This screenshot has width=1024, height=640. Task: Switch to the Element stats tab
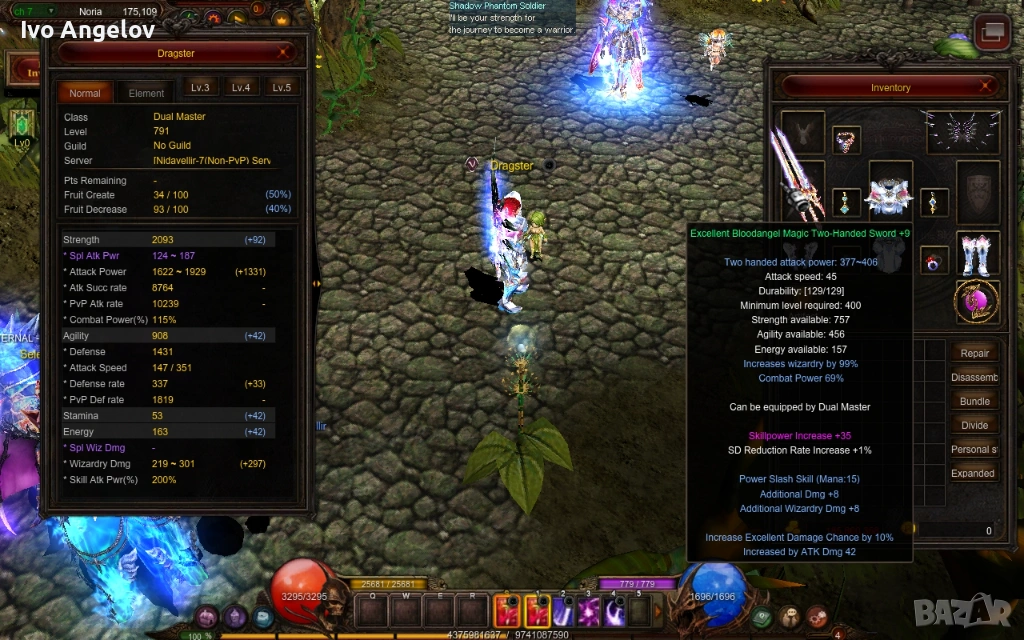coord(146,93)
